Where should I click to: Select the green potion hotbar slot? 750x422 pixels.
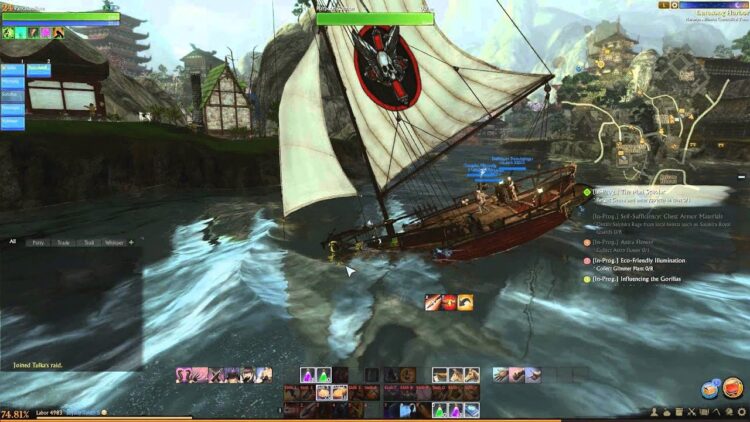coord(325,375)
